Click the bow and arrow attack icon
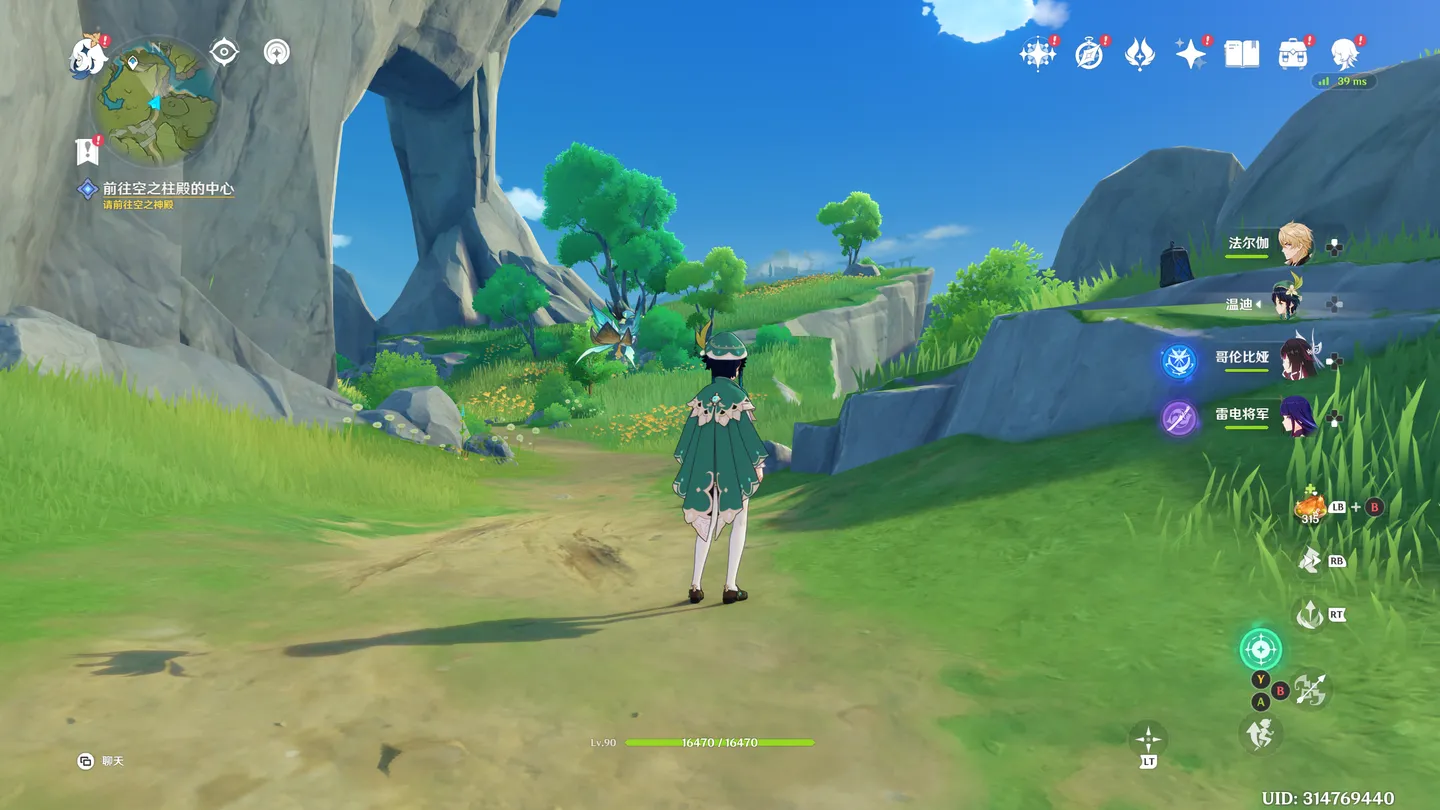This screenshot has height=810, width=1440. pos(1310,689)
